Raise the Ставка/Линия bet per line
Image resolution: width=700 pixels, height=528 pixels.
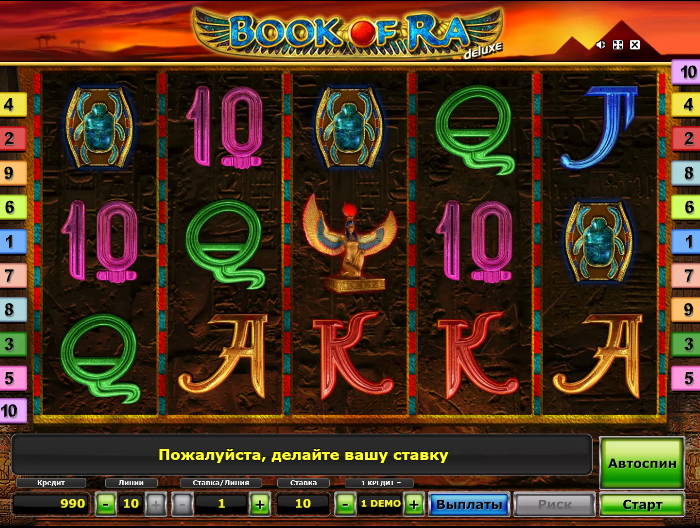(x=260, y=504)
